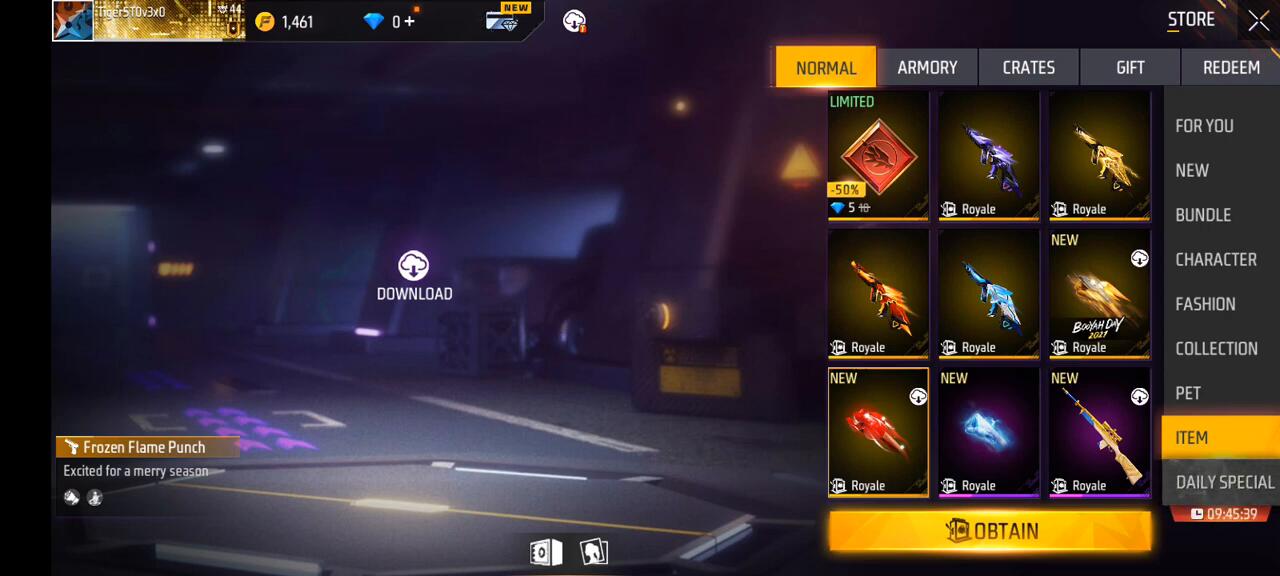Go to the REDEEM tab
This screenshot has height=576, width=1280.
pos(1230,67)
